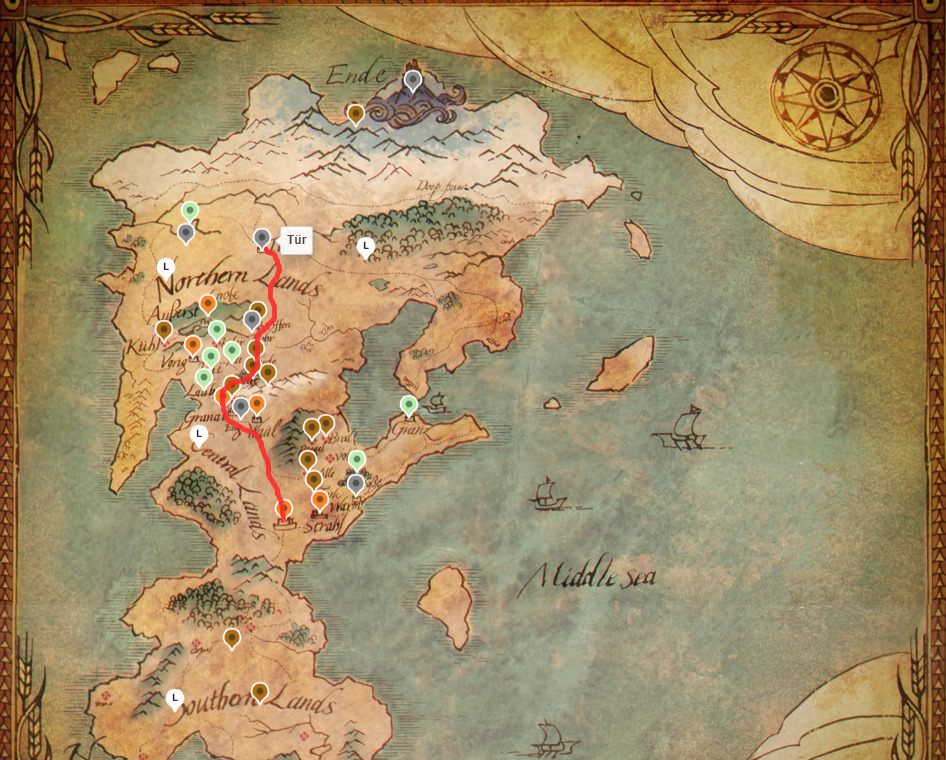
Task: Select the green marker at Granz
Action: tap(408, 405)
